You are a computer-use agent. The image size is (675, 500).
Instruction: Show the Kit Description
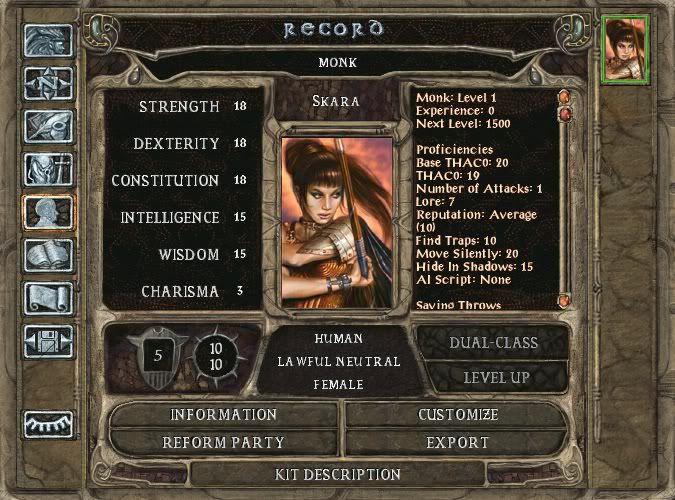(x=337, y=474)
